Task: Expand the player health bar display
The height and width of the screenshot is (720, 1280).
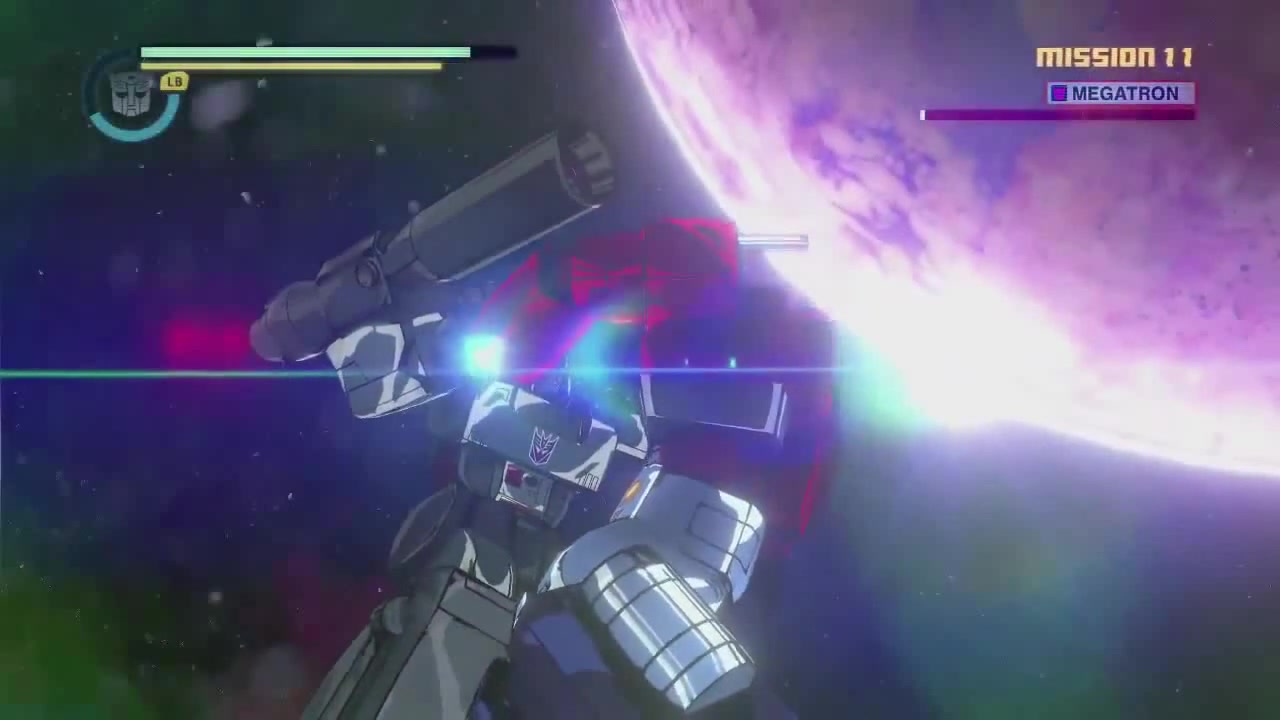Action: click(x=305, y=52)
